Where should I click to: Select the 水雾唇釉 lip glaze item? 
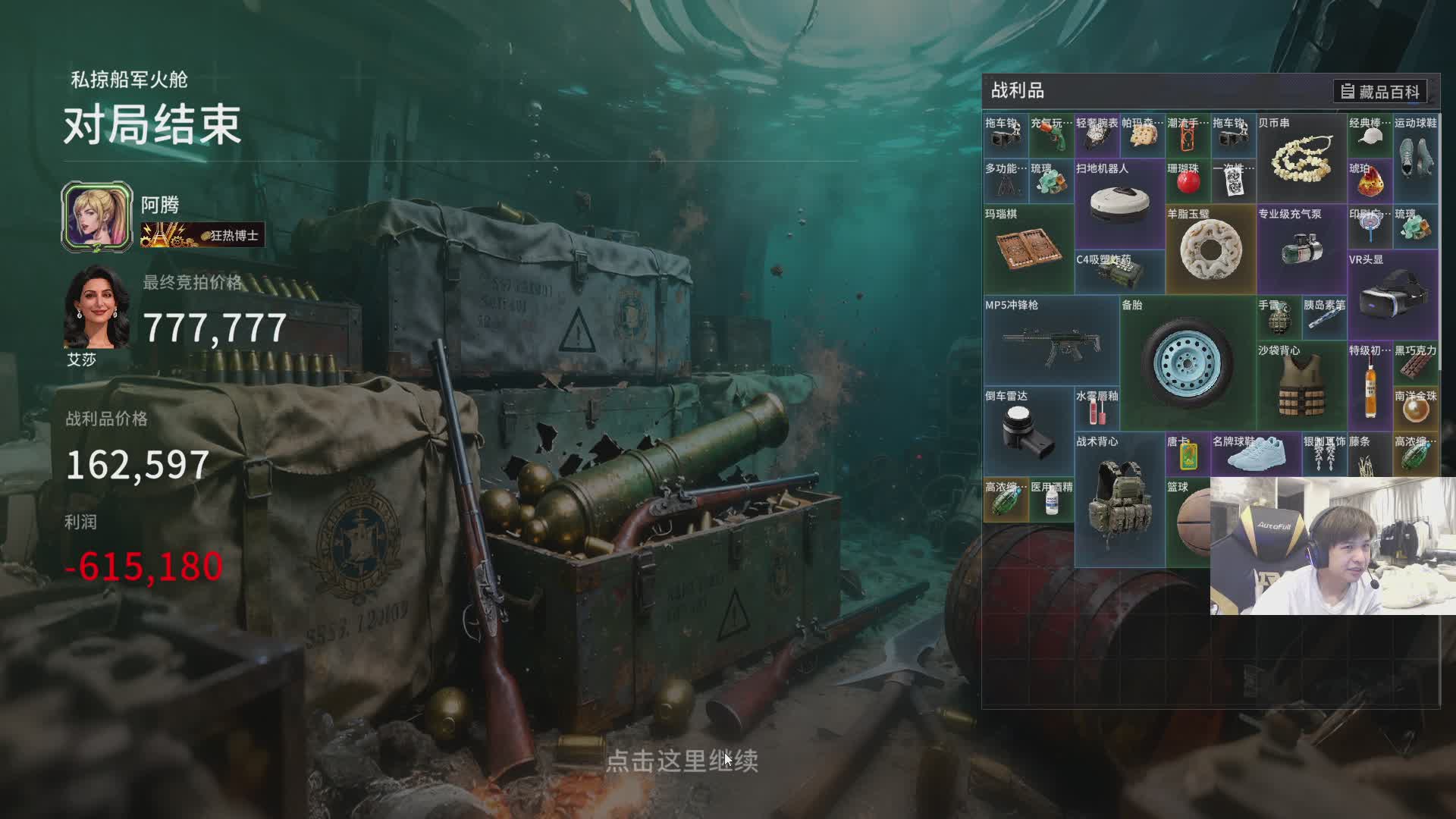[1097, 409]
